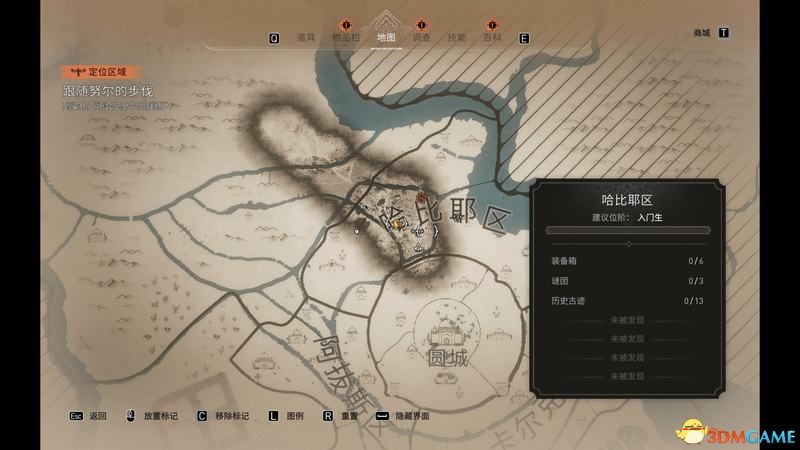
Task: Hide the interface with 隐藏界面
Action: point(410,416)
